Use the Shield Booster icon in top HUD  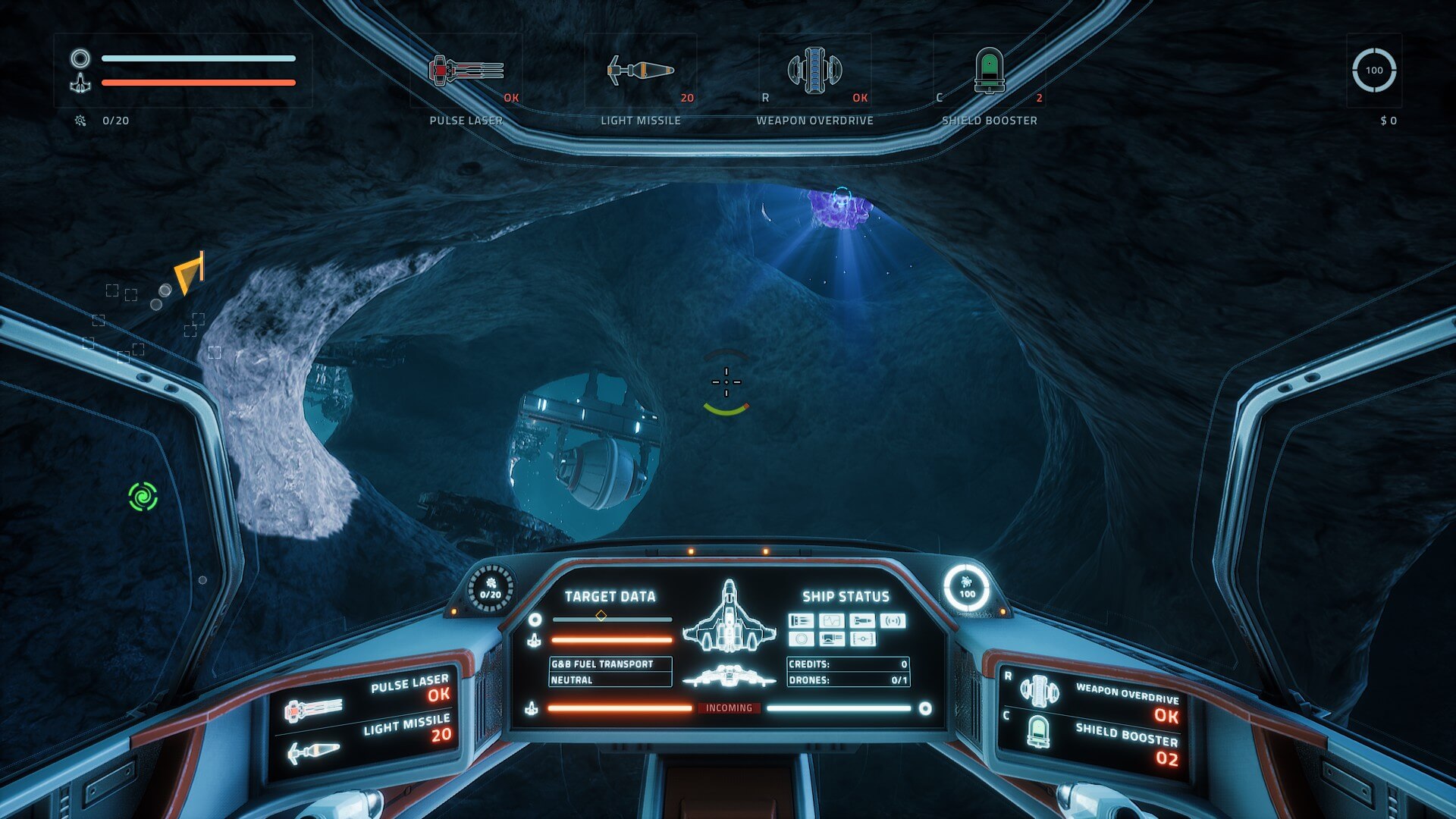tap(989, 71)
